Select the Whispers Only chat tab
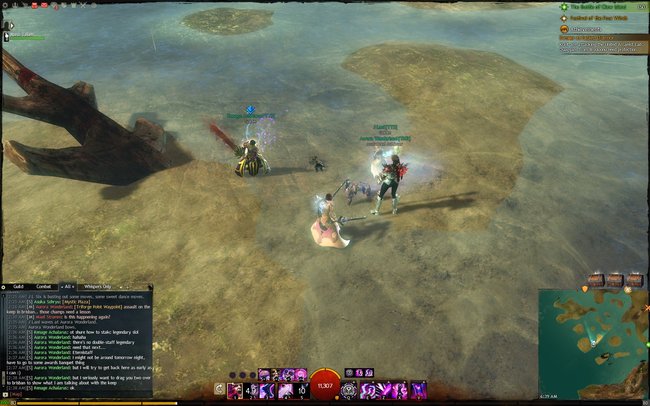 (x=98, y=286)
